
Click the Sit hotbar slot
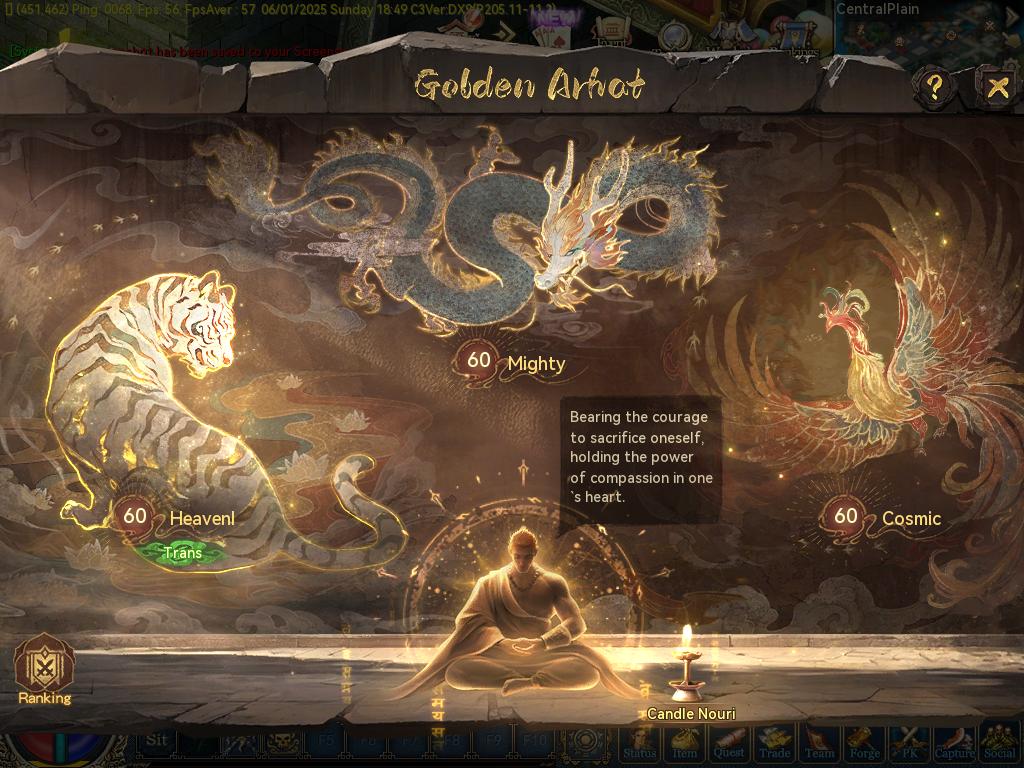coord(156,742)
